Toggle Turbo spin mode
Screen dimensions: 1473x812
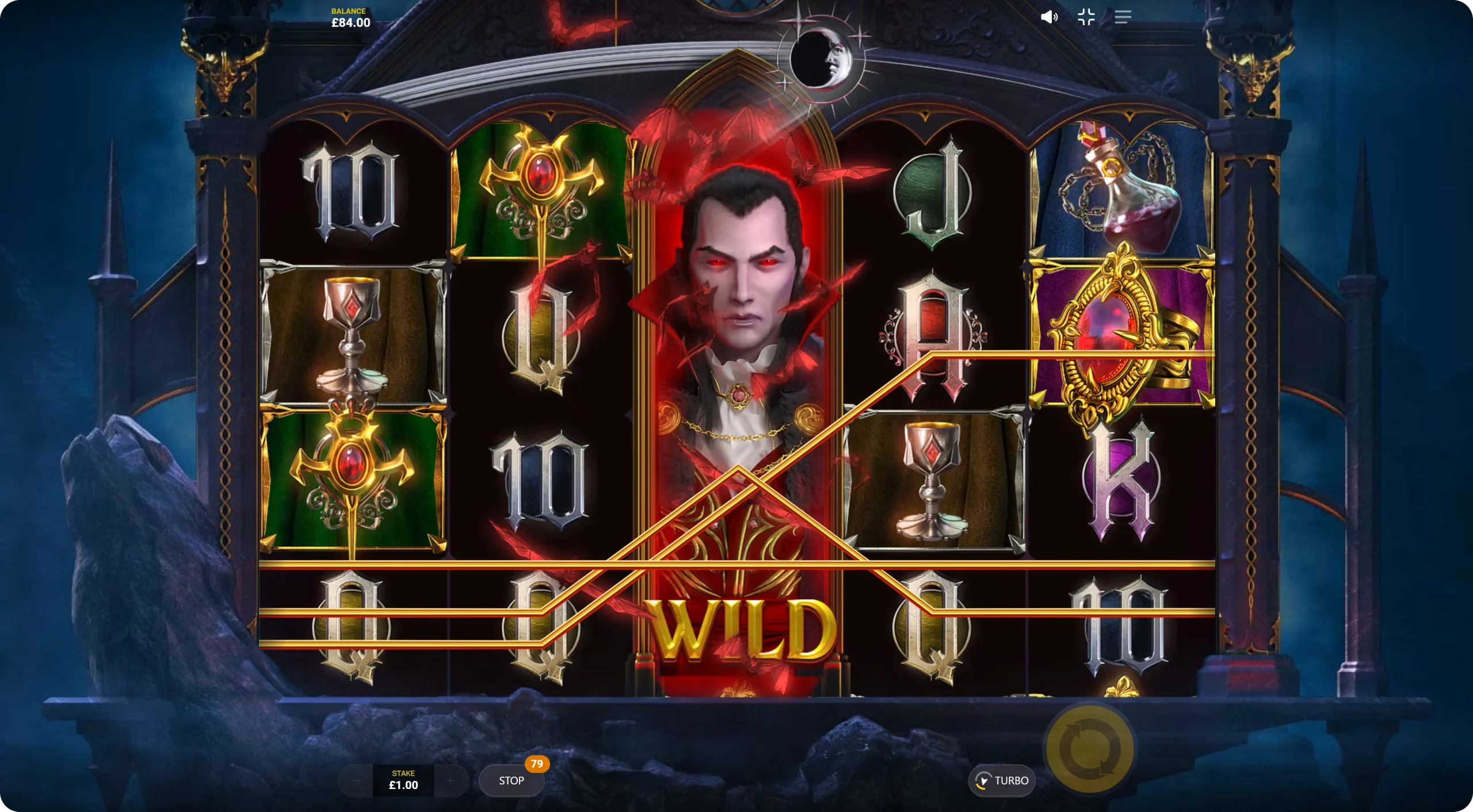point(1002,780)
